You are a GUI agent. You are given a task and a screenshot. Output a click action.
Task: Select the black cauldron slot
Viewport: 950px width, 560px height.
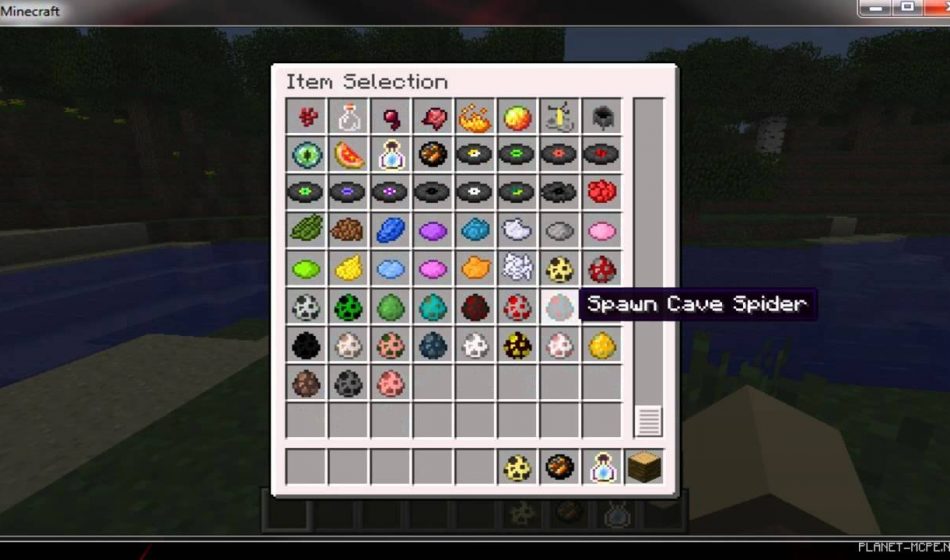(600, 117)
